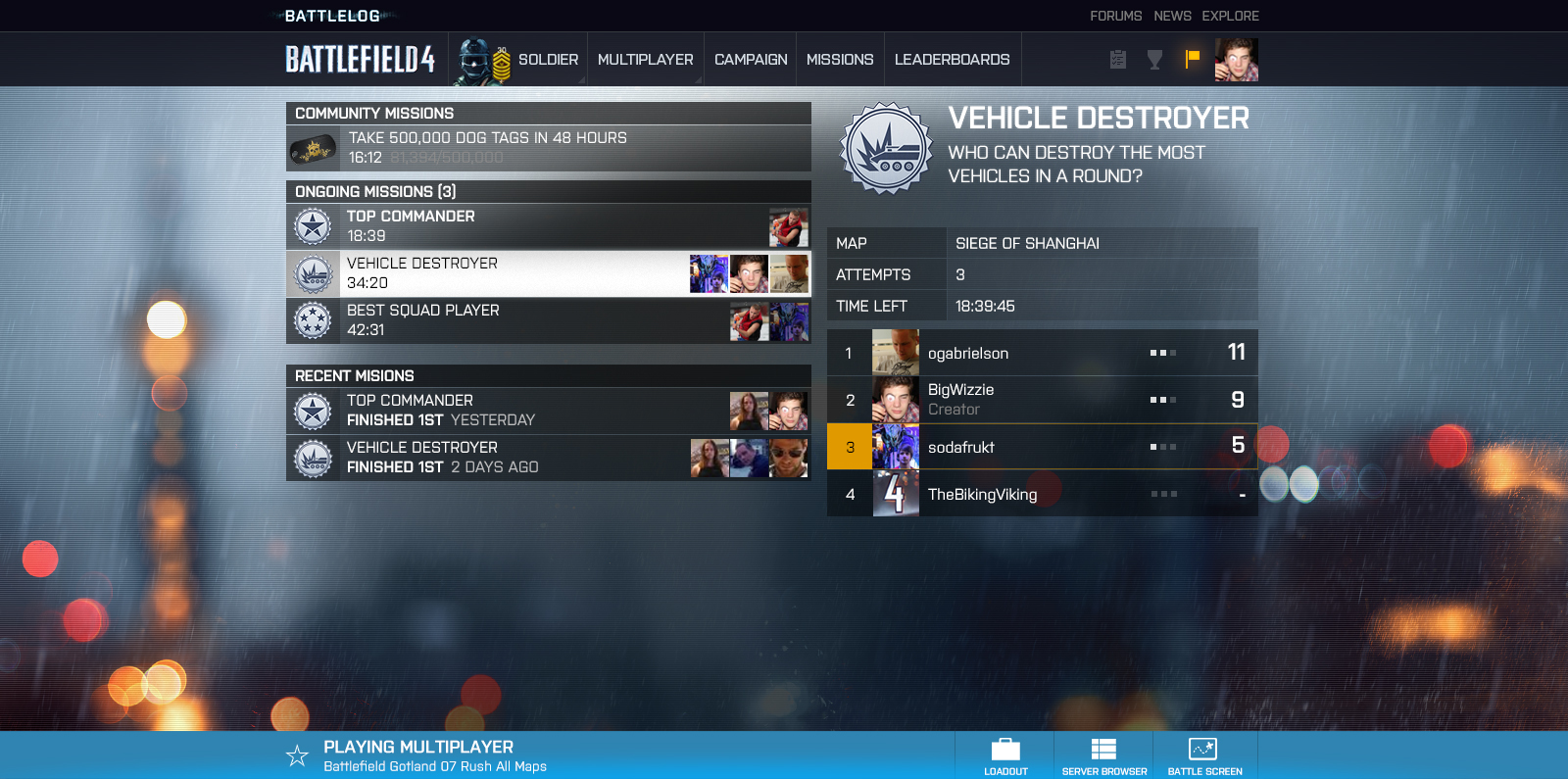Image resolution: width=1568 pixels, height=779 pixels.
Task: Switch to the Leaderboards tab
Action: tap(953, 59)
